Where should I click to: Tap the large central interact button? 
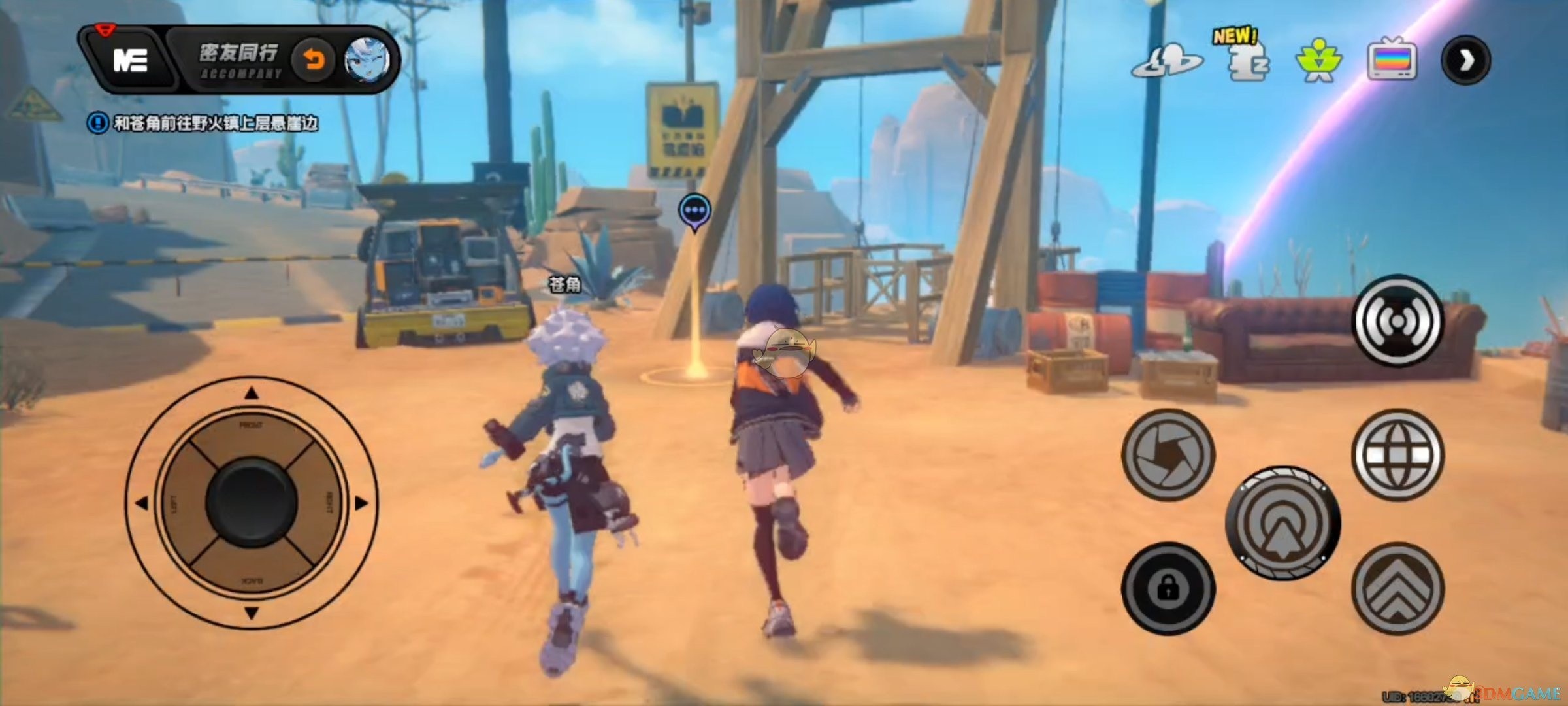1282,523
